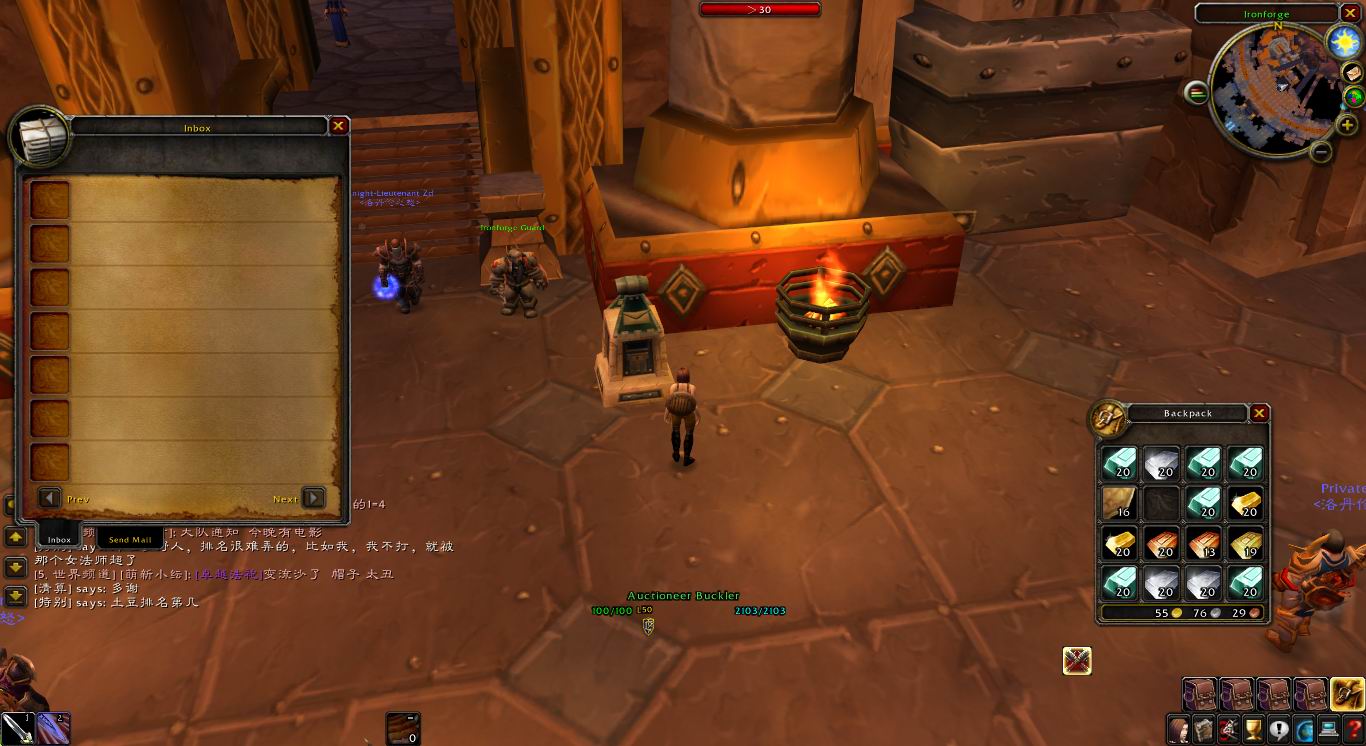The image size is (1366, 746).
Task: Zoom the minimap with the plus button
Action: (1348, 124)
